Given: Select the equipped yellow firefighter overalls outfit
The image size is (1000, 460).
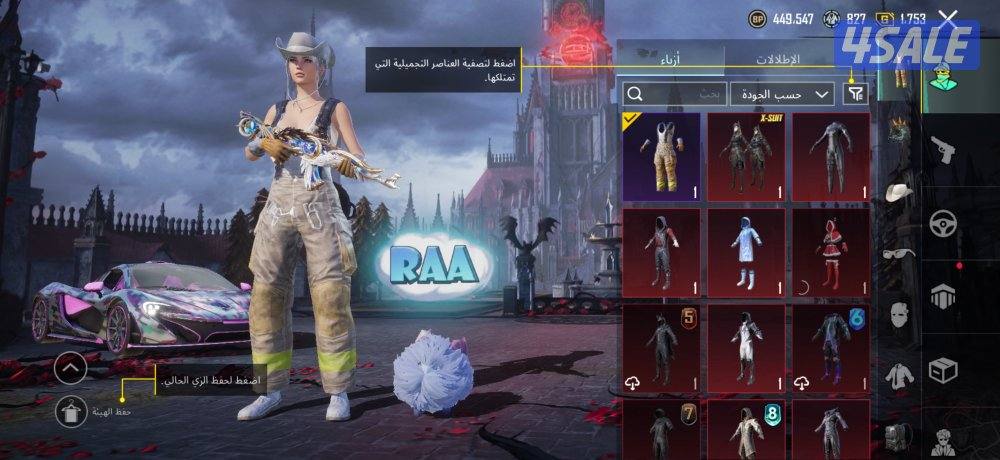Looking at the screenshot, I should pos(661,156).
